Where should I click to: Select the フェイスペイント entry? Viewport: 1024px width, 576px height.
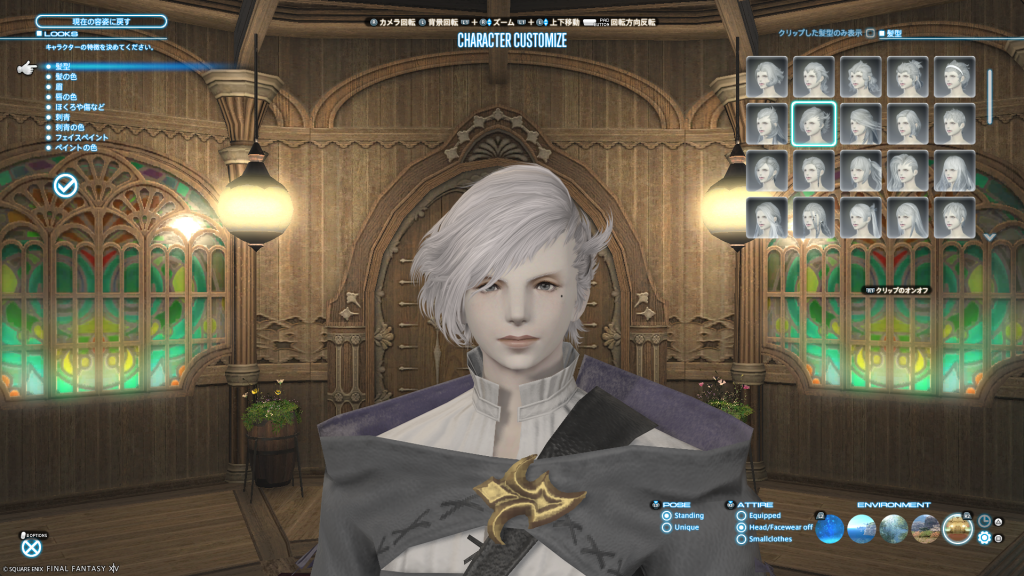pos(83,137)
